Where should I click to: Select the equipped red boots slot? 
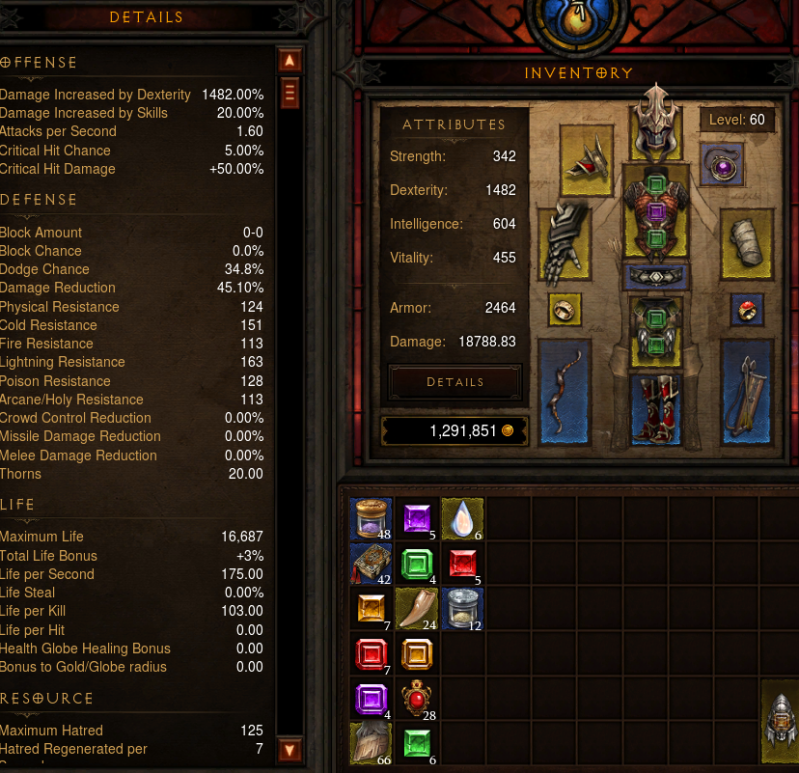point(656,408)
